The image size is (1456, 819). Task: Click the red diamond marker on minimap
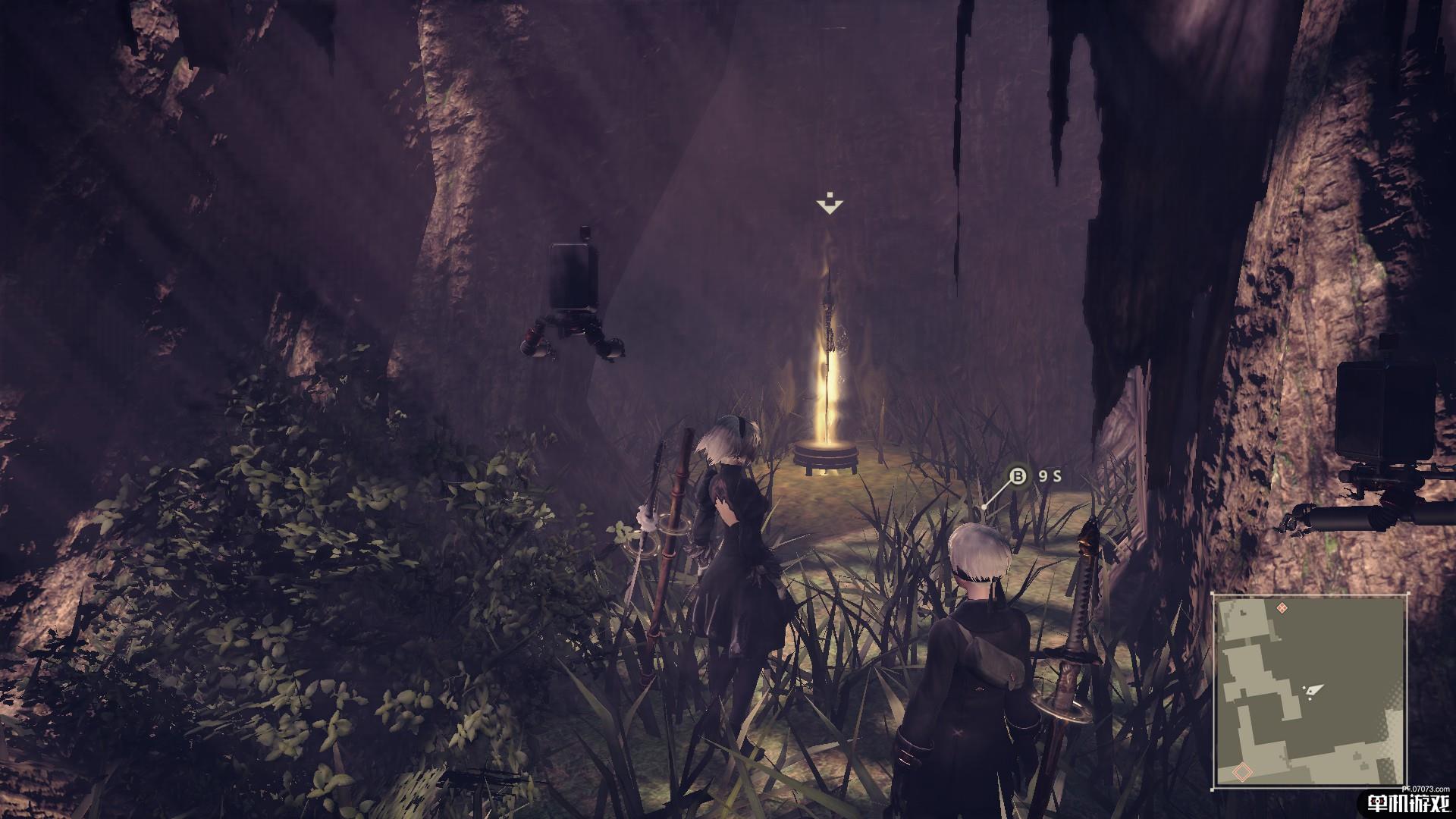tap(1282, 608)
